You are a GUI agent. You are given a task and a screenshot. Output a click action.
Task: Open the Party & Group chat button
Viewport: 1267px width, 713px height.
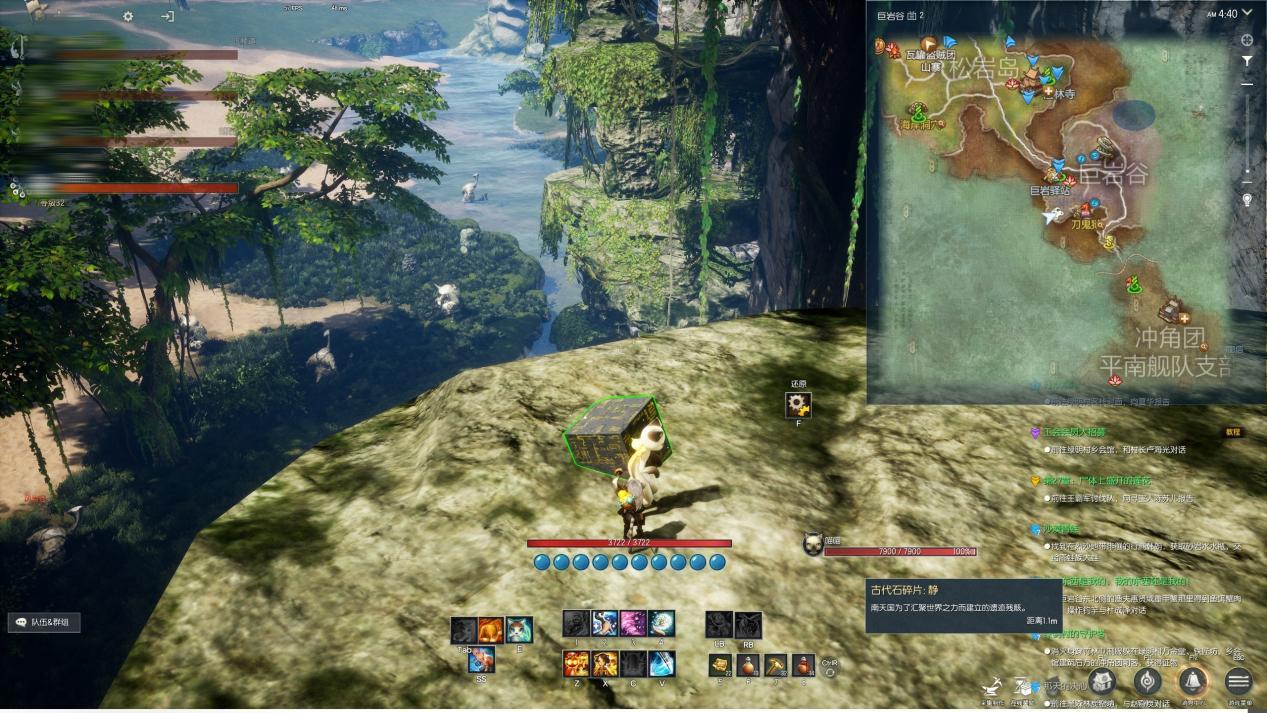click(45, 622)
